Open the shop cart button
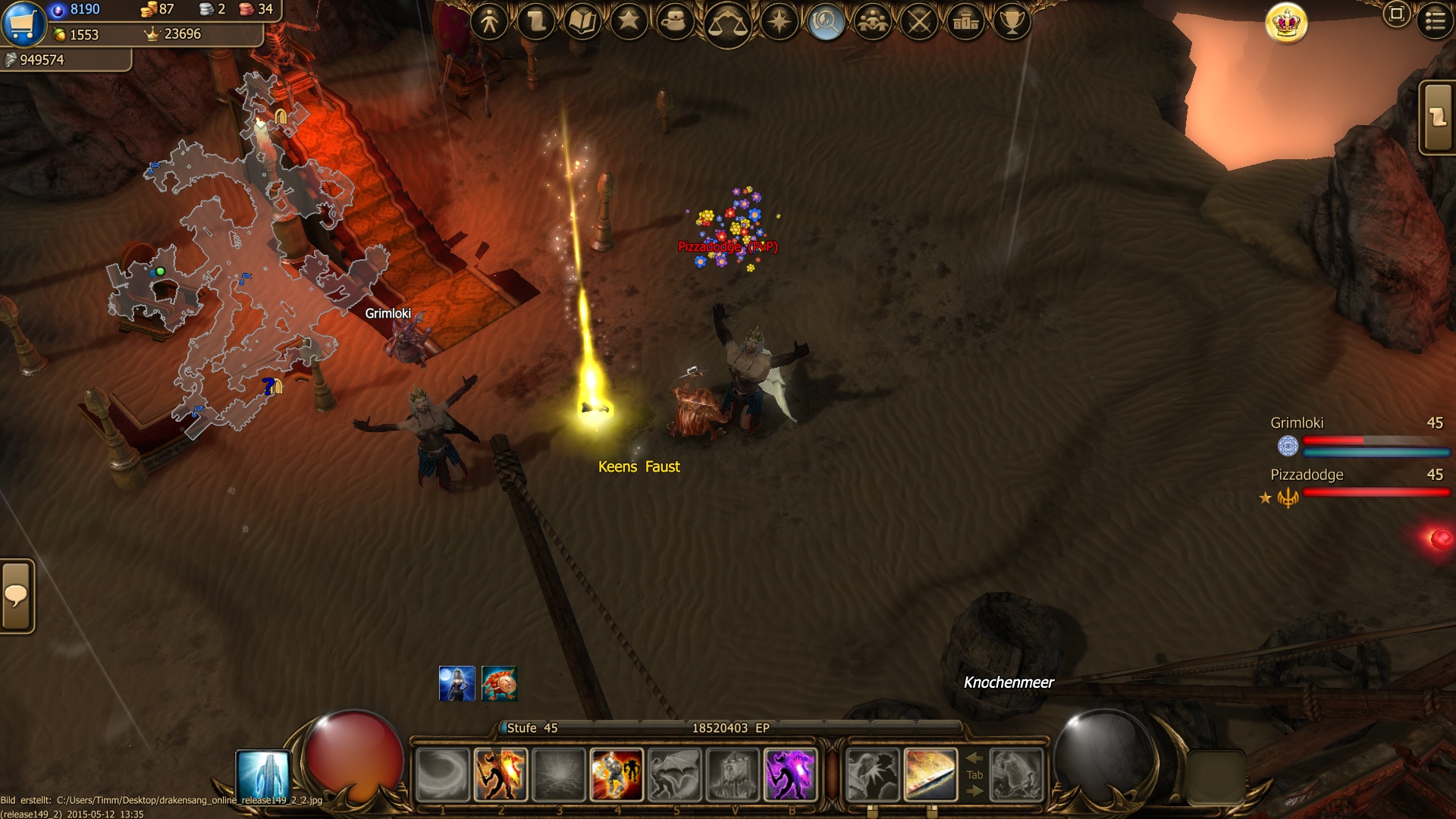The height and width of the screenshot is (819, 1456). click(x=23, y=23)
